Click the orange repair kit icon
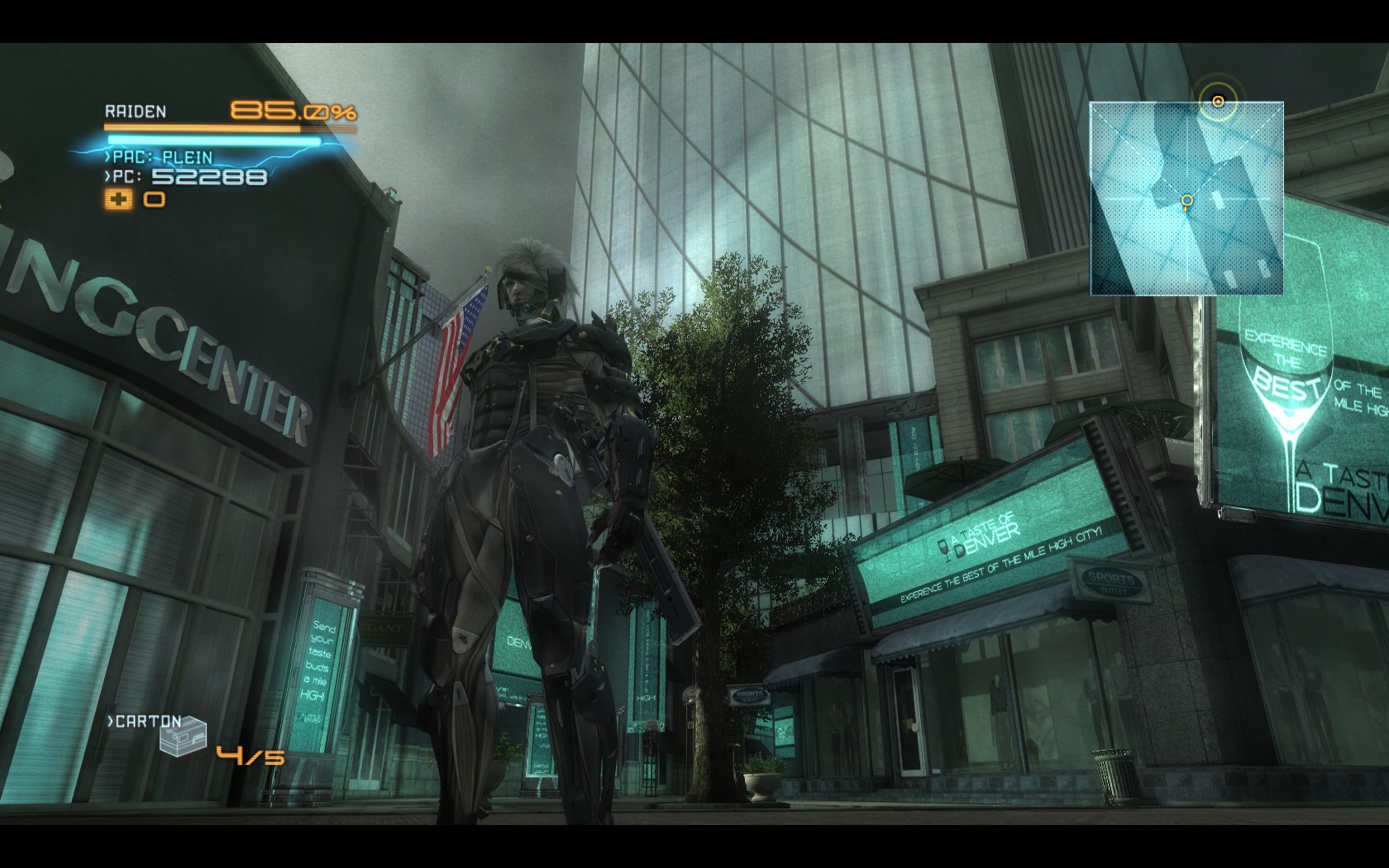 tap(117, 199)
